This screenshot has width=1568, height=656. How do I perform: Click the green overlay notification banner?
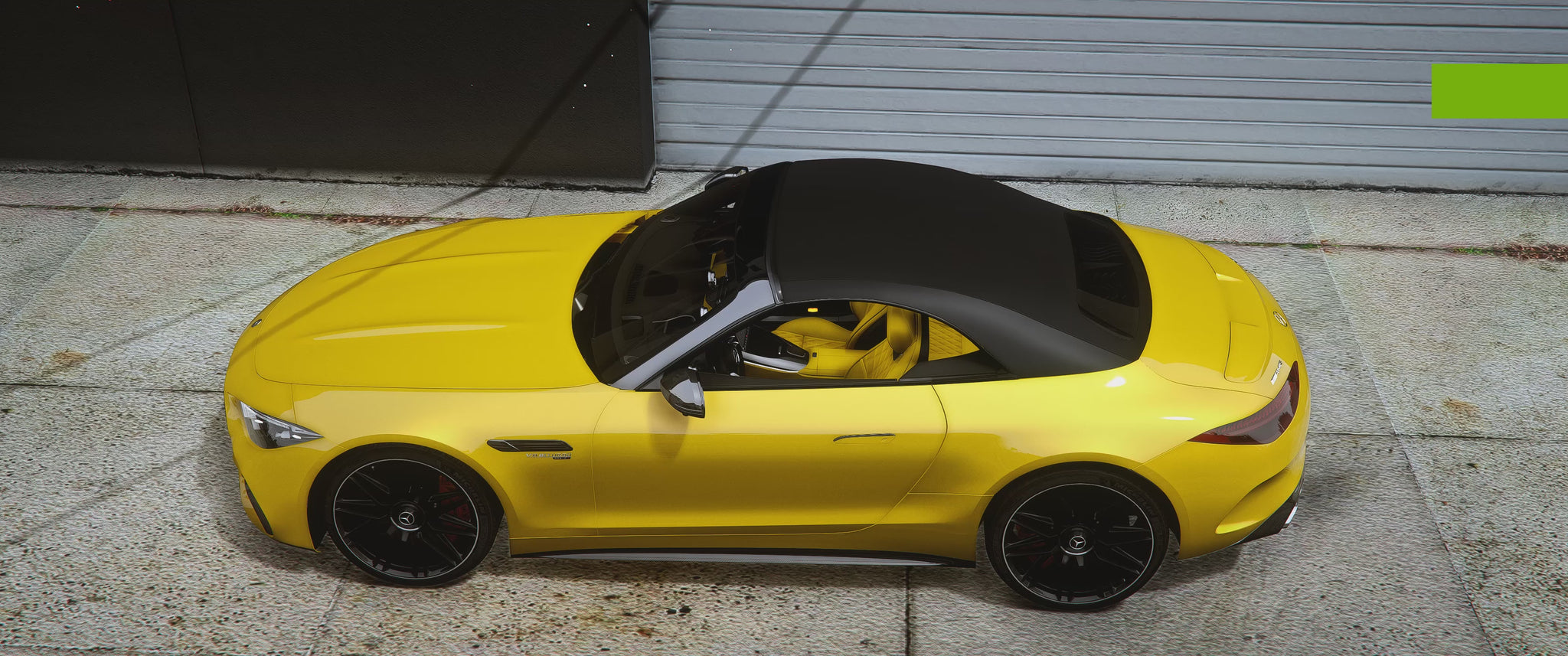pyautogui.click(x=1498, y=91)
